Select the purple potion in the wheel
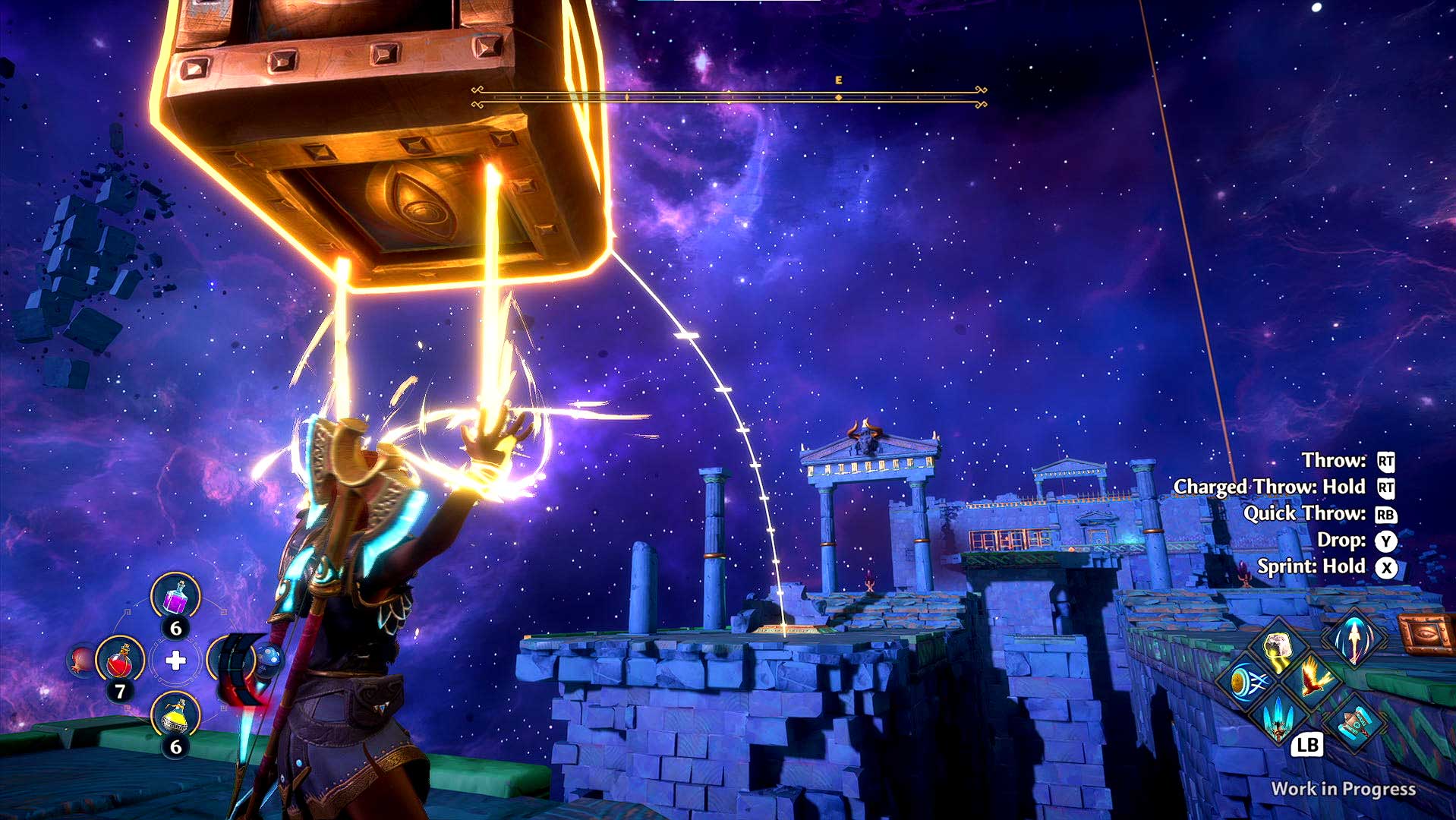 point(176,597)
